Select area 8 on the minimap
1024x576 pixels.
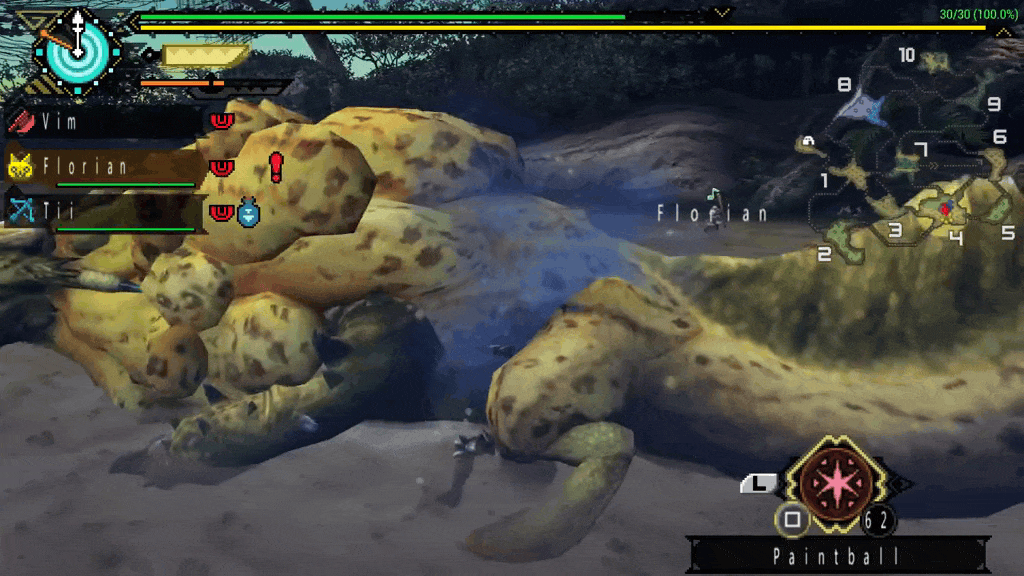[x=844, y=86]
